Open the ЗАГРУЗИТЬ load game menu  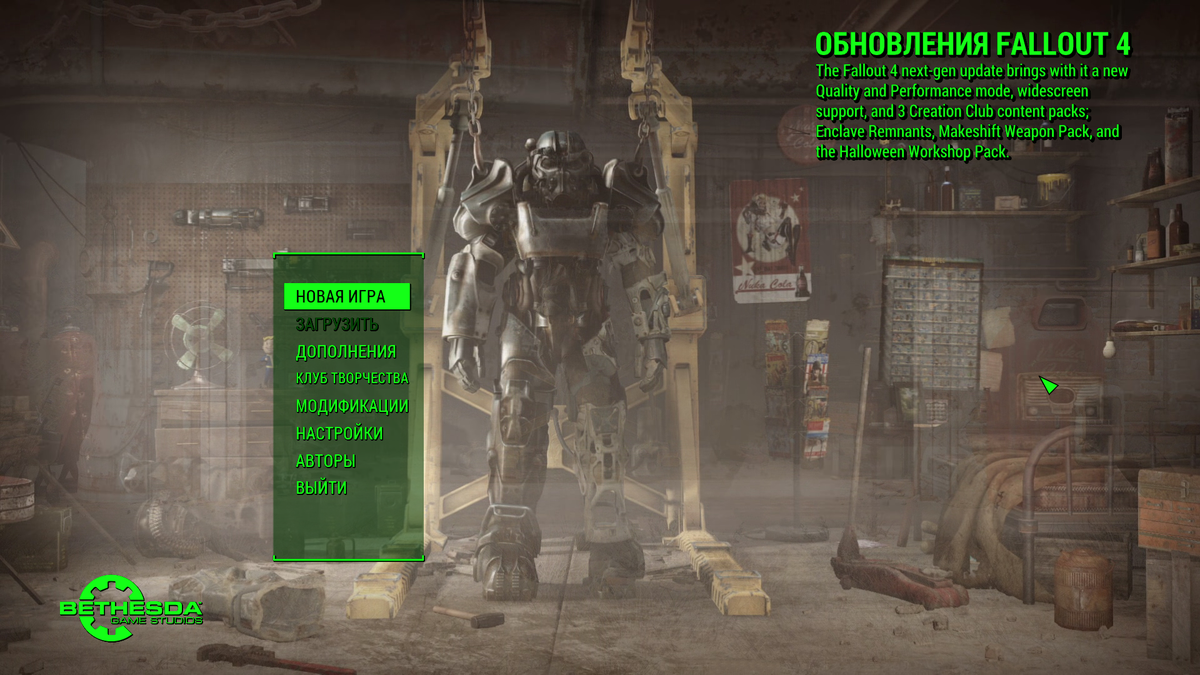pyautogui.click(x=337, y=325)
